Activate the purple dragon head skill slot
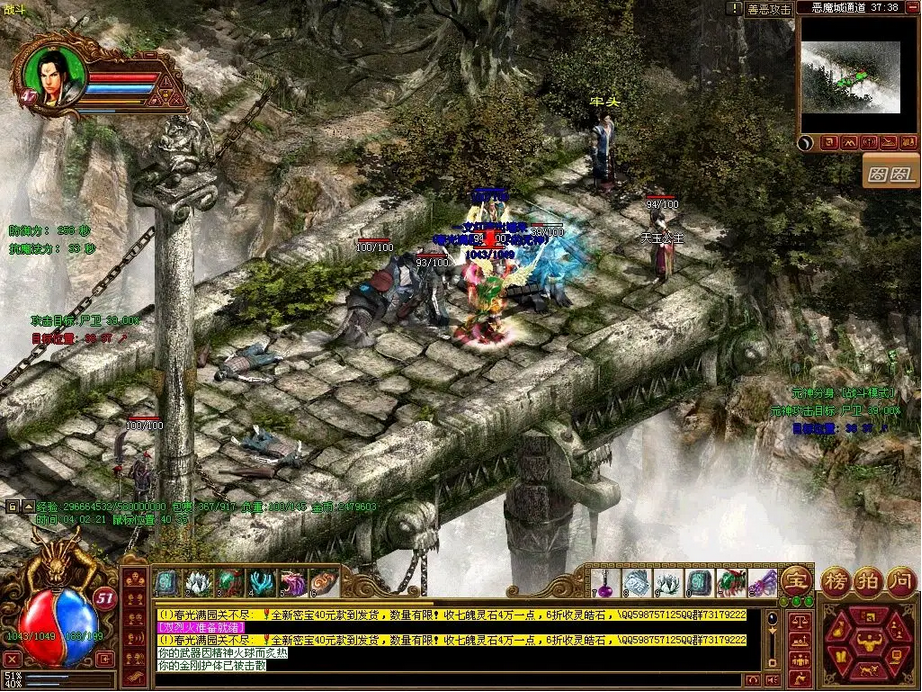This screenshot has height=692, width=922. pyautogui.click(x=291, y=582)
